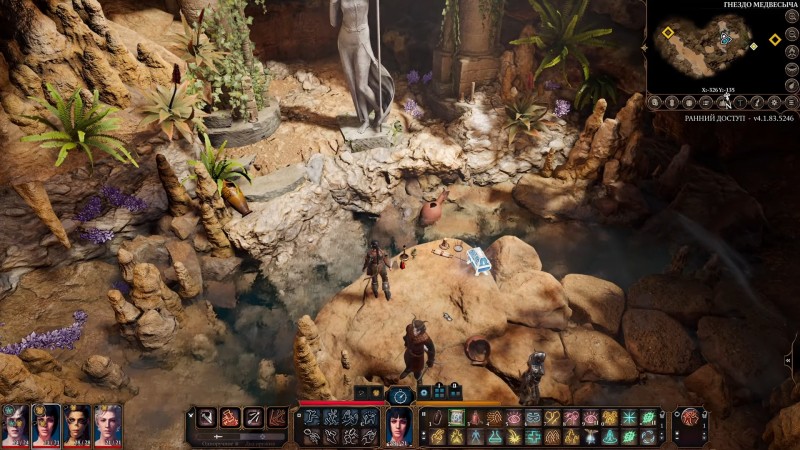
Task: Select the dark-skinned party member portrait
Action: [77, 424]
